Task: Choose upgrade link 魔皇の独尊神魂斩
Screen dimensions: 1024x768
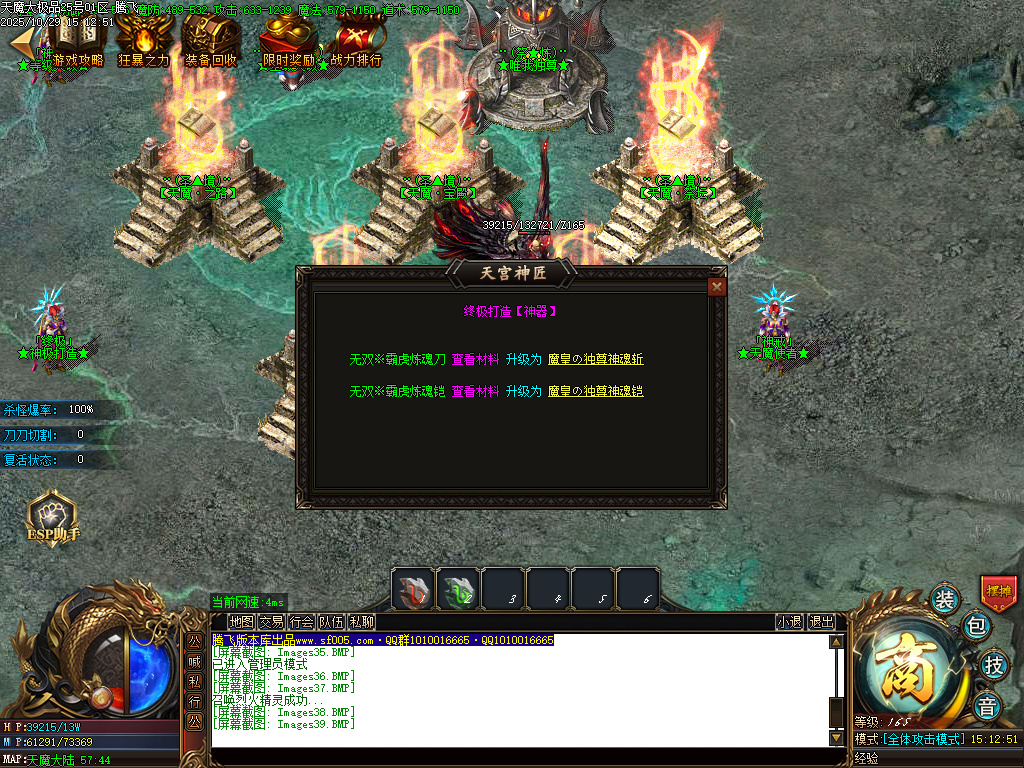Action: [596, 360]
